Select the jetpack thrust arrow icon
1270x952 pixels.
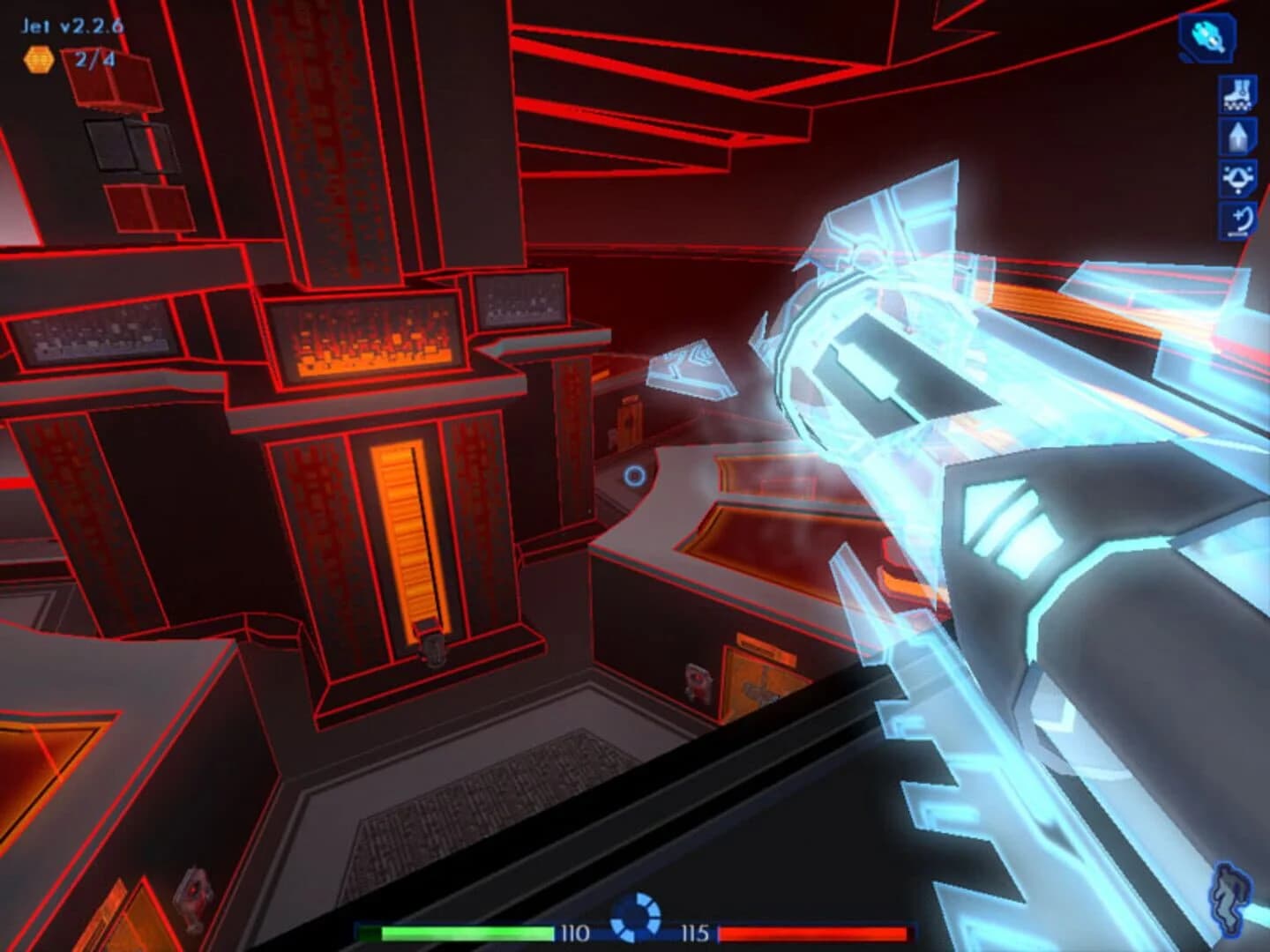pyautogui.click(x=1238, y=138)
